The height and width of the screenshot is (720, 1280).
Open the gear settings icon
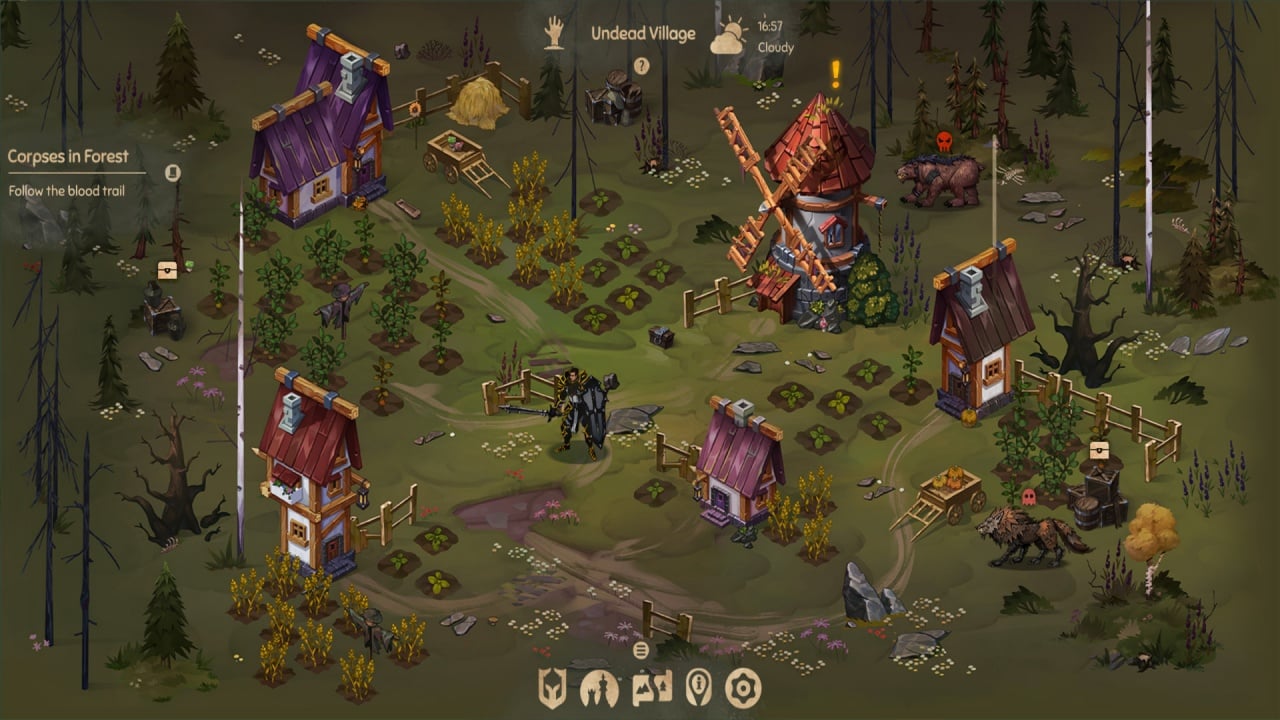[x=744, y=688]
